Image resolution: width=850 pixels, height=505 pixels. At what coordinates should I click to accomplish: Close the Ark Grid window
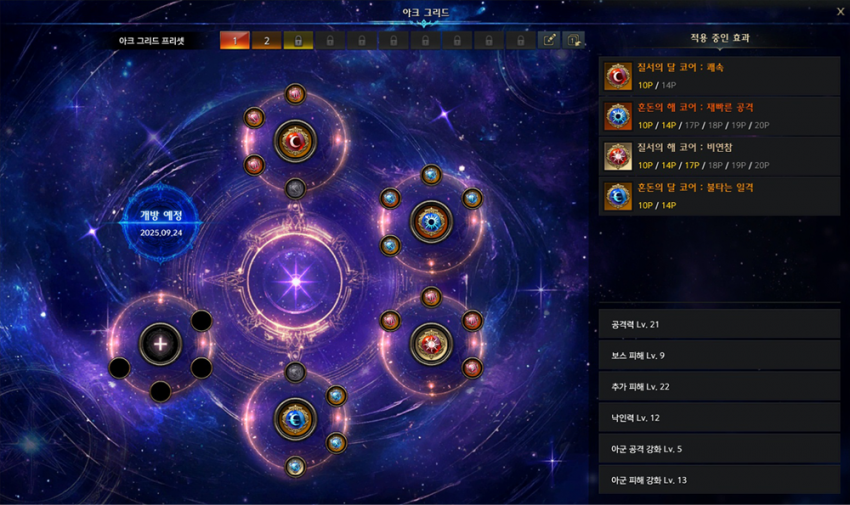(x=840, y=12)
